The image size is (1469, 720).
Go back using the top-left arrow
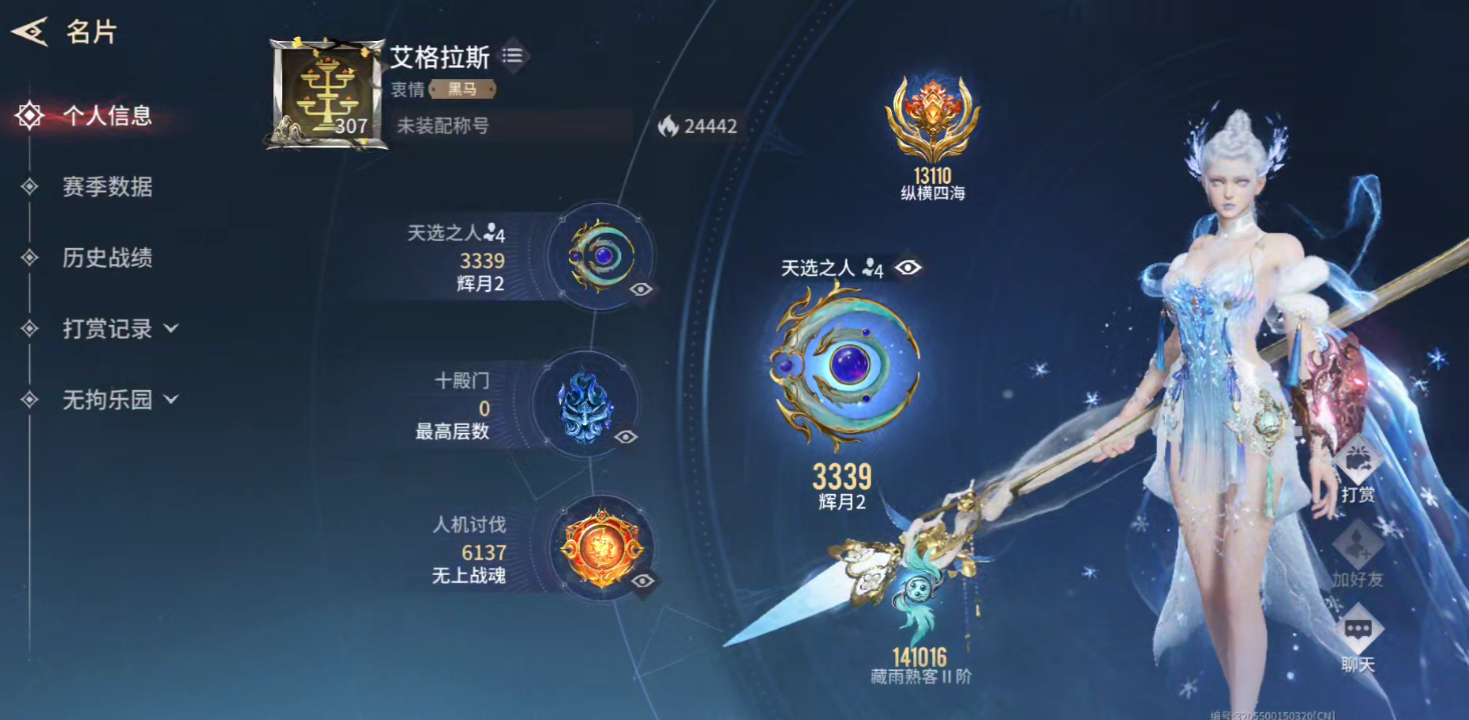pos(30,32)
